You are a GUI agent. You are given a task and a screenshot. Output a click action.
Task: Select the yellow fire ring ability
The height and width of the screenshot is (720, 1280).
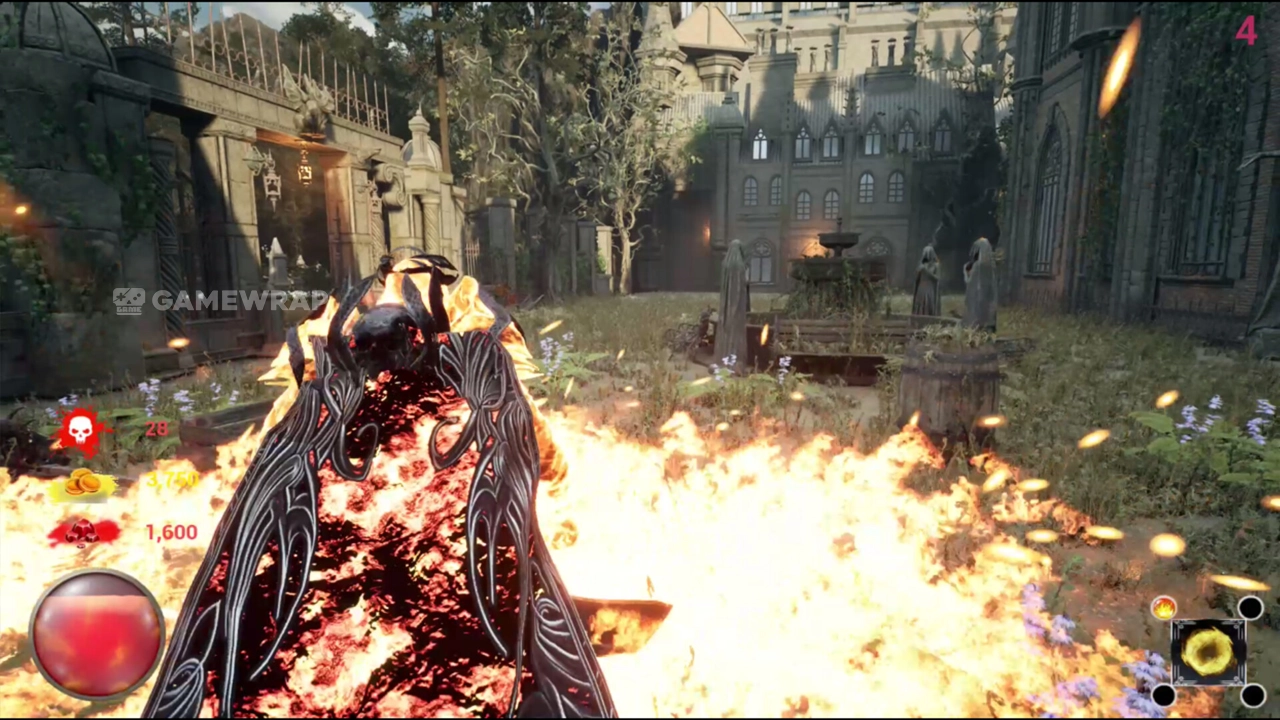click(1208, 651)
